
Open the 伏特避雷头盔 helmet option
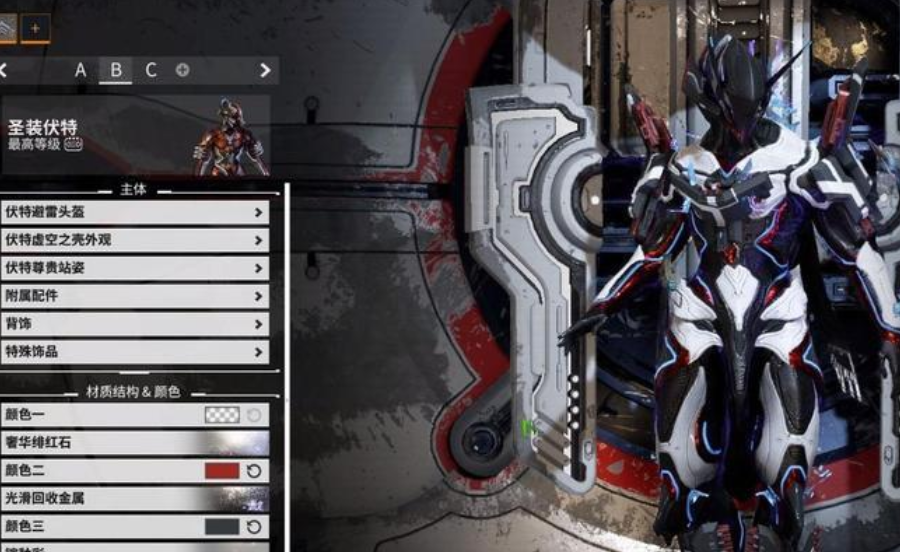click(x=135, y=212)
